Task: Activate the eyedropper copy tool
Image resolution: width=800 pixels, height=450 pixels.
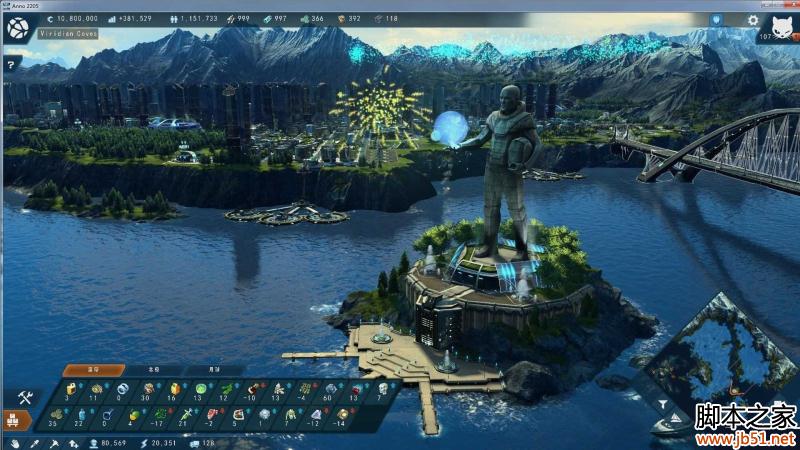Action: 33,442
